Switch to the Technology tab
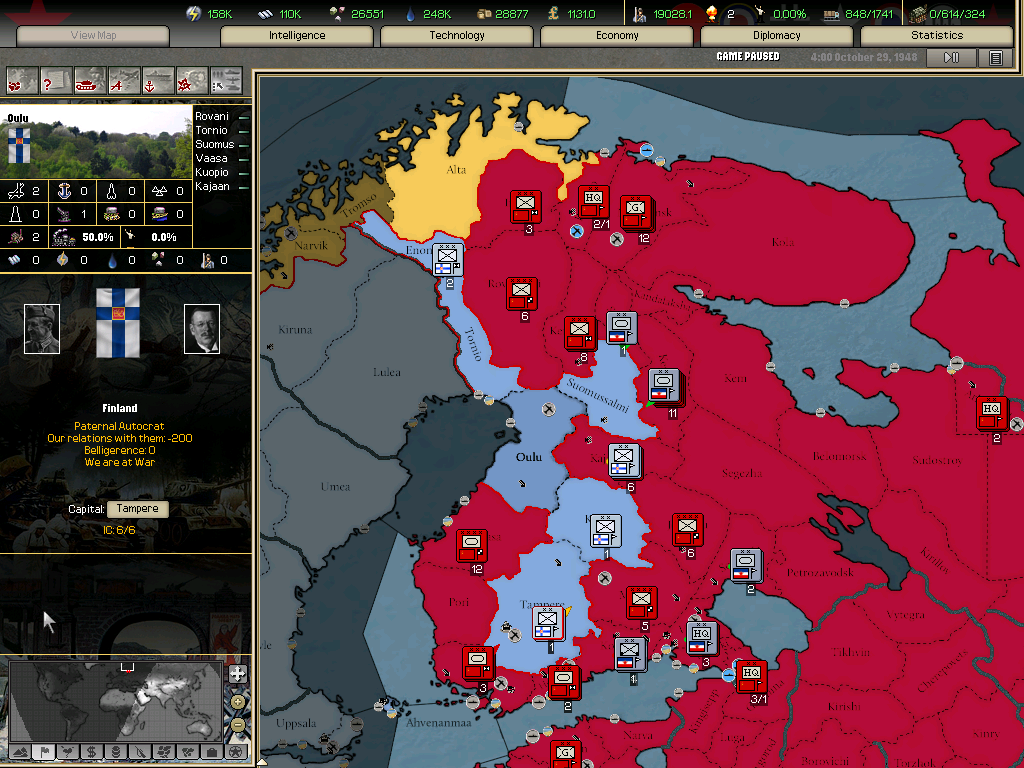 pos(457,36)
